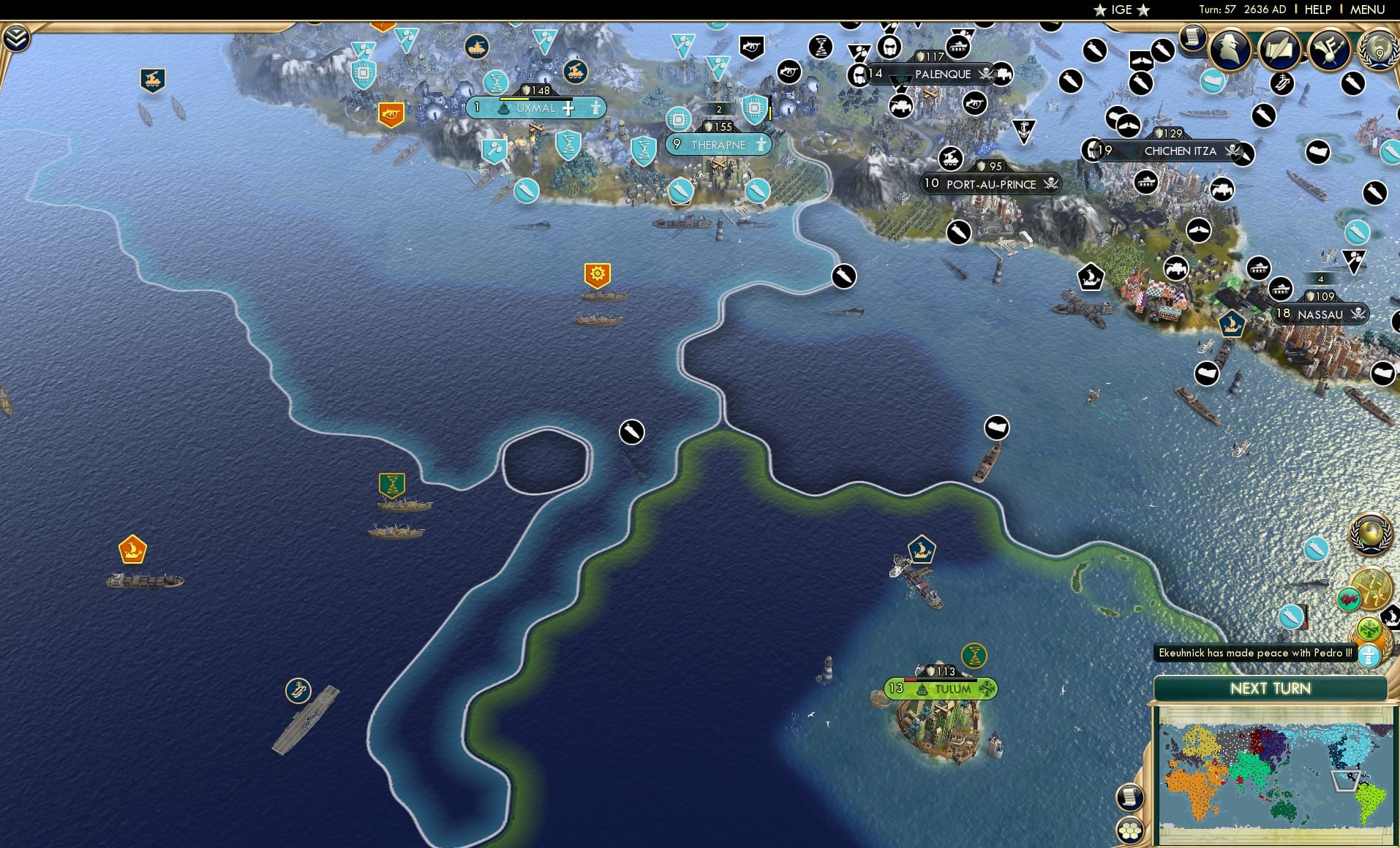Viewport: 1400px width, 848px height.
Task: Open the MENU item in the top bar
Action: click(1366, 10)
